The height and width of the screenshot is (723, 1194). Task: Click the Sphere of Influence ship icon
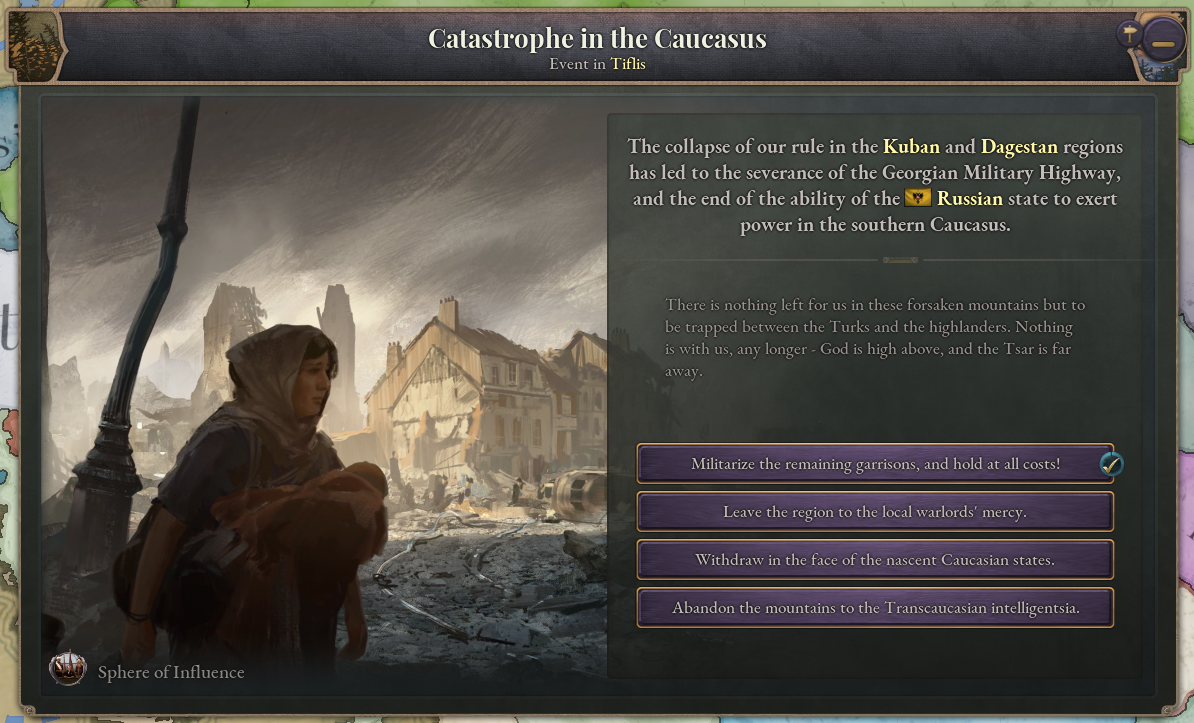[68, 670]
